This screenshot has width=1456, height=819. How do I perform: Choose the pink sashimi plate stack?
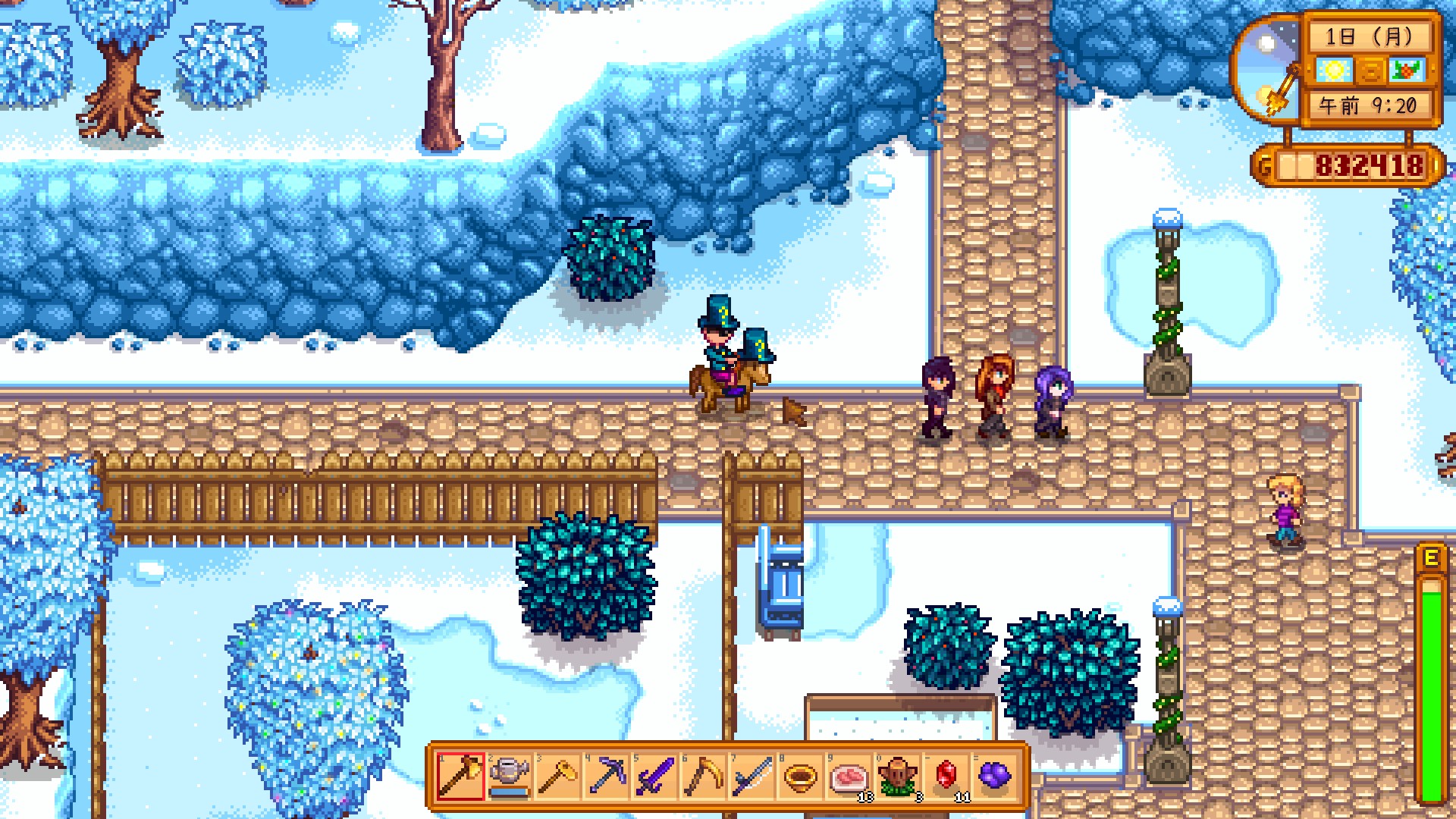pyautogui.click(x=849, y=777)
